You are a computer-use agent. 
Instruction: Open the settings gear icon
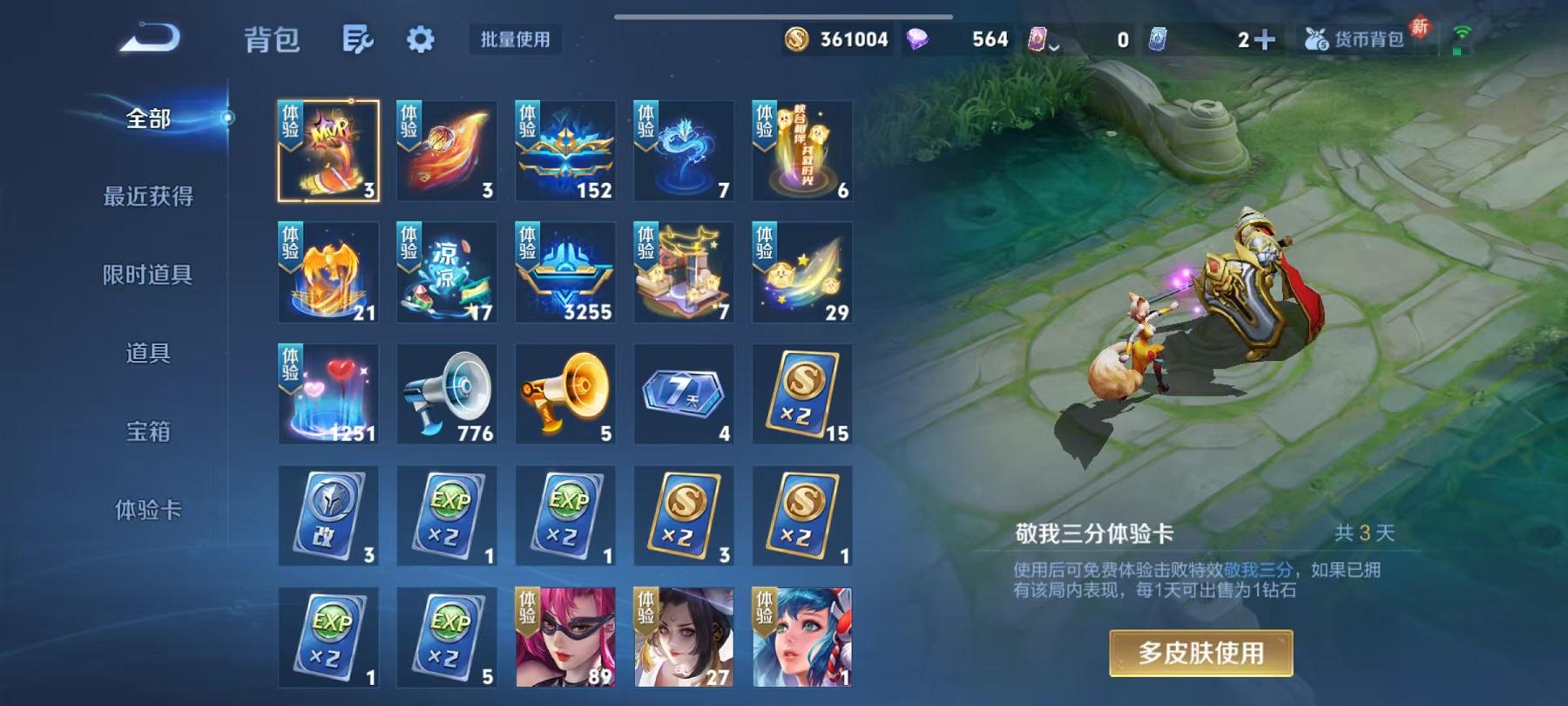pyautogui.click(x=422, y=39)
